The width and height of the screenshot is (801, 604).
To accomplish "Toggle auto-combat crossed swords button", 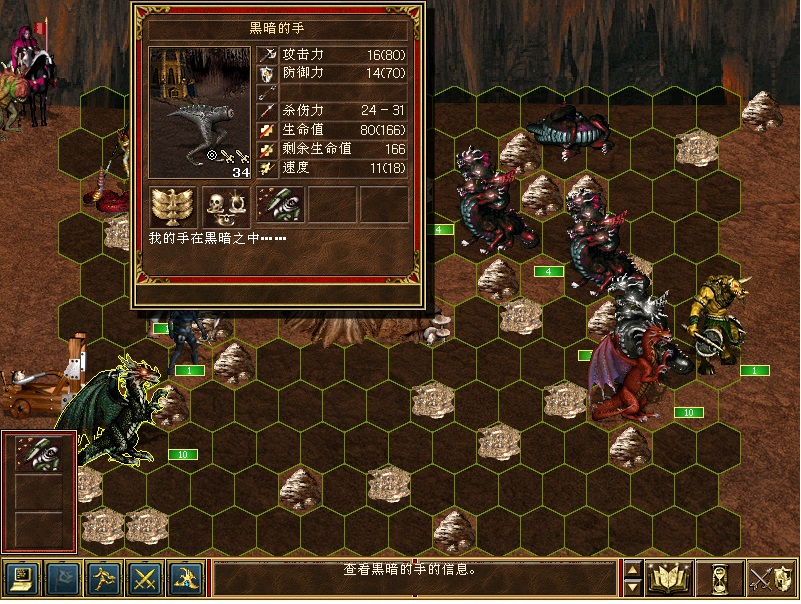I will [x=146, y=577].
